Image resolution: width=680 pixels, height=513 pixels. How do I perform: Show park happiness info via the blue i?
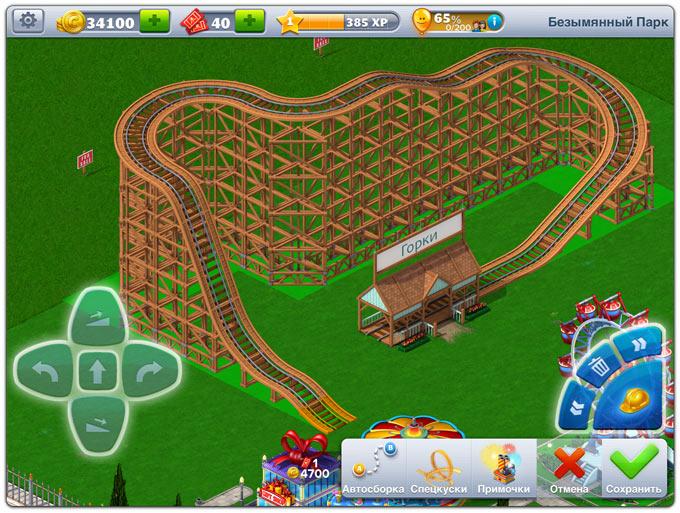[493, 21]
